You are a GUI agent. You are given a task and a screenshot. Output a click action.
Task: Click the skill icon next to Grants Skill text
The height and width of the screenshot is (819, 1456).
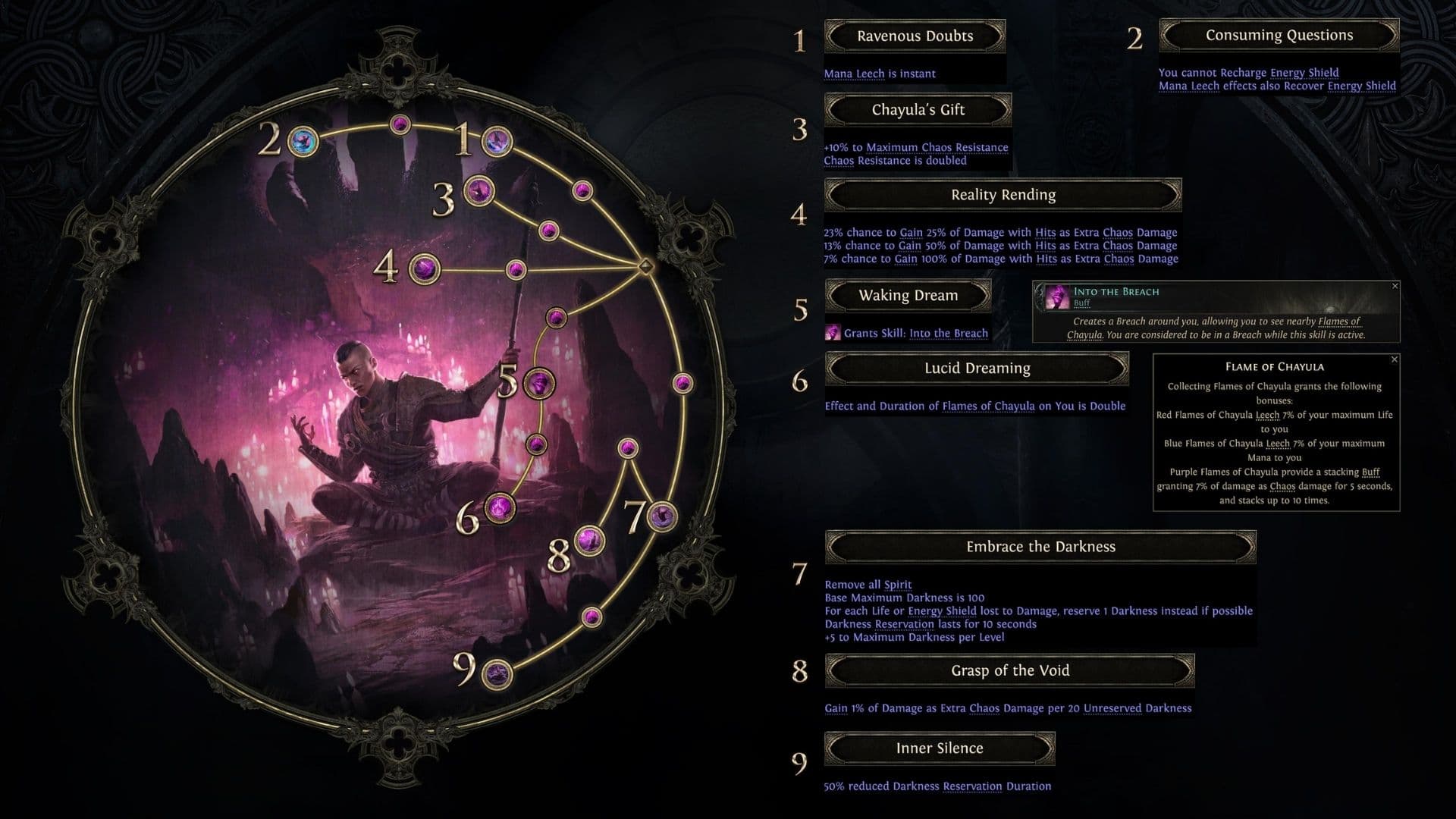(x=833, y=333)
